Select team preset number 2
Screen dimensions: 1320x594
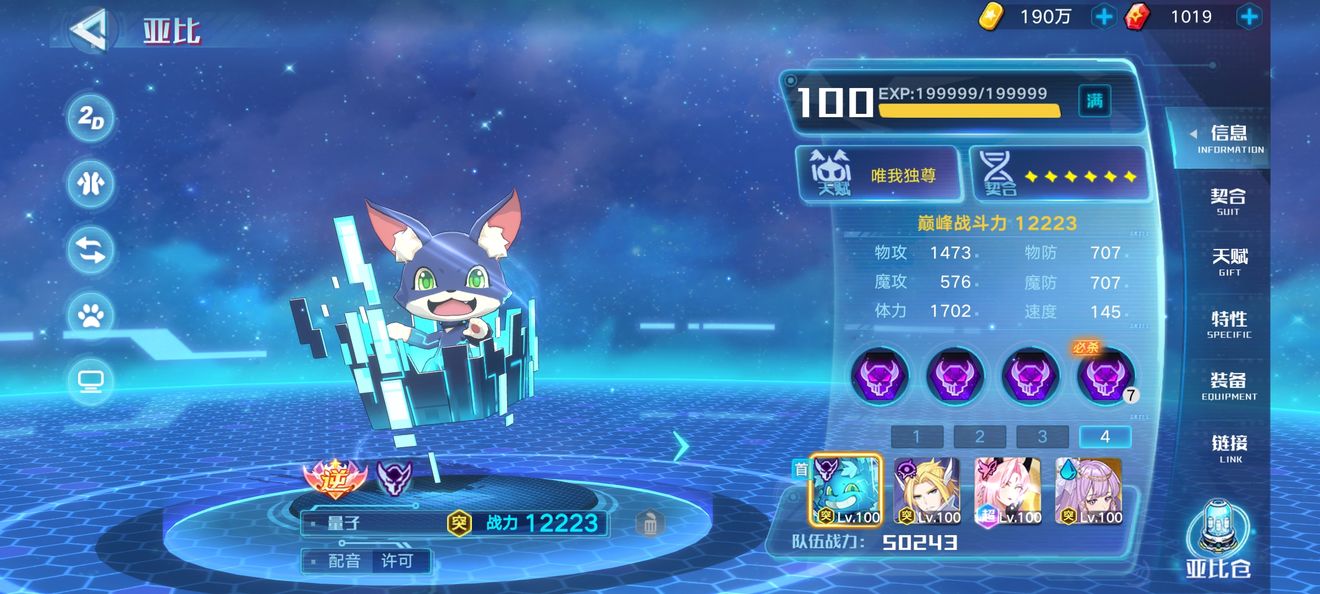pyautogui.click(x=979, y=436)
